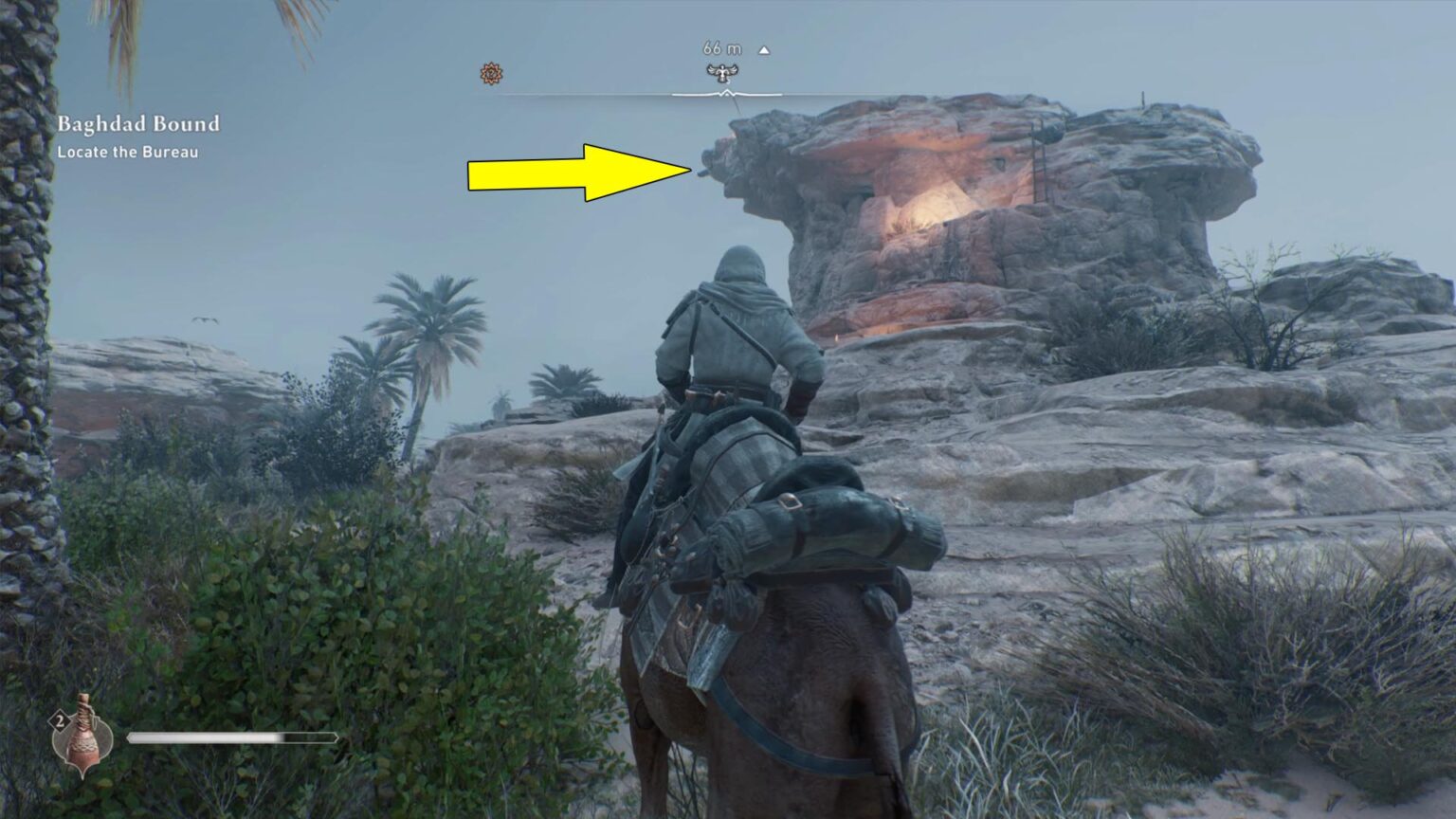This screenshot has height=819, width=1456.
Task: Select the eagle objective marker on the compass
Action: tap(720, 71)
